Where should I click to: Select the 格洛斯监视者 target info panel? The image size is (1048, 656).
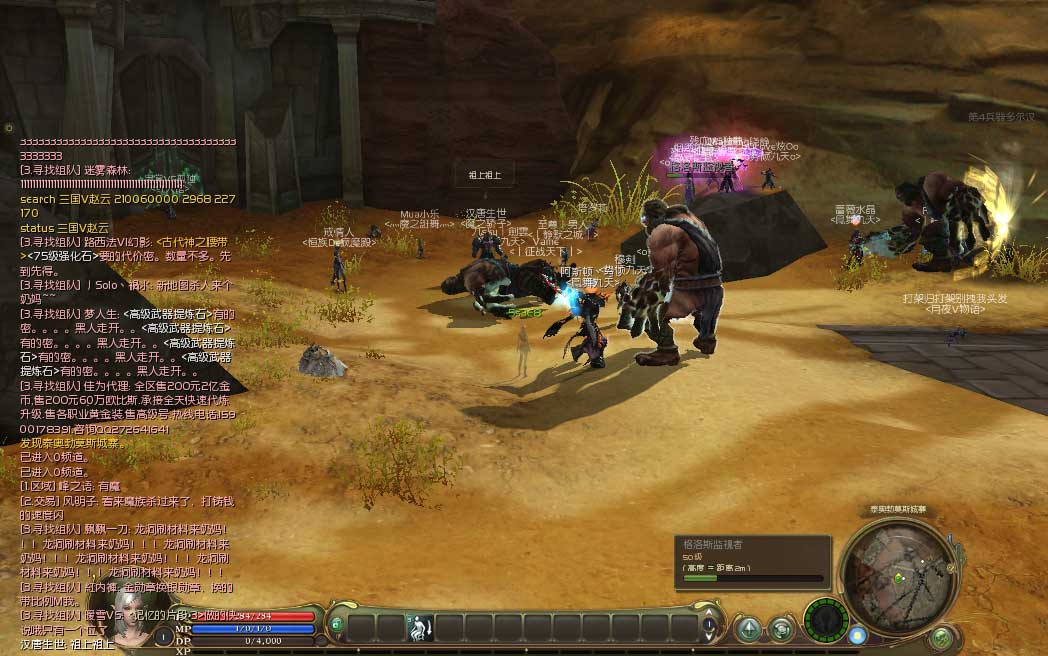752,561
